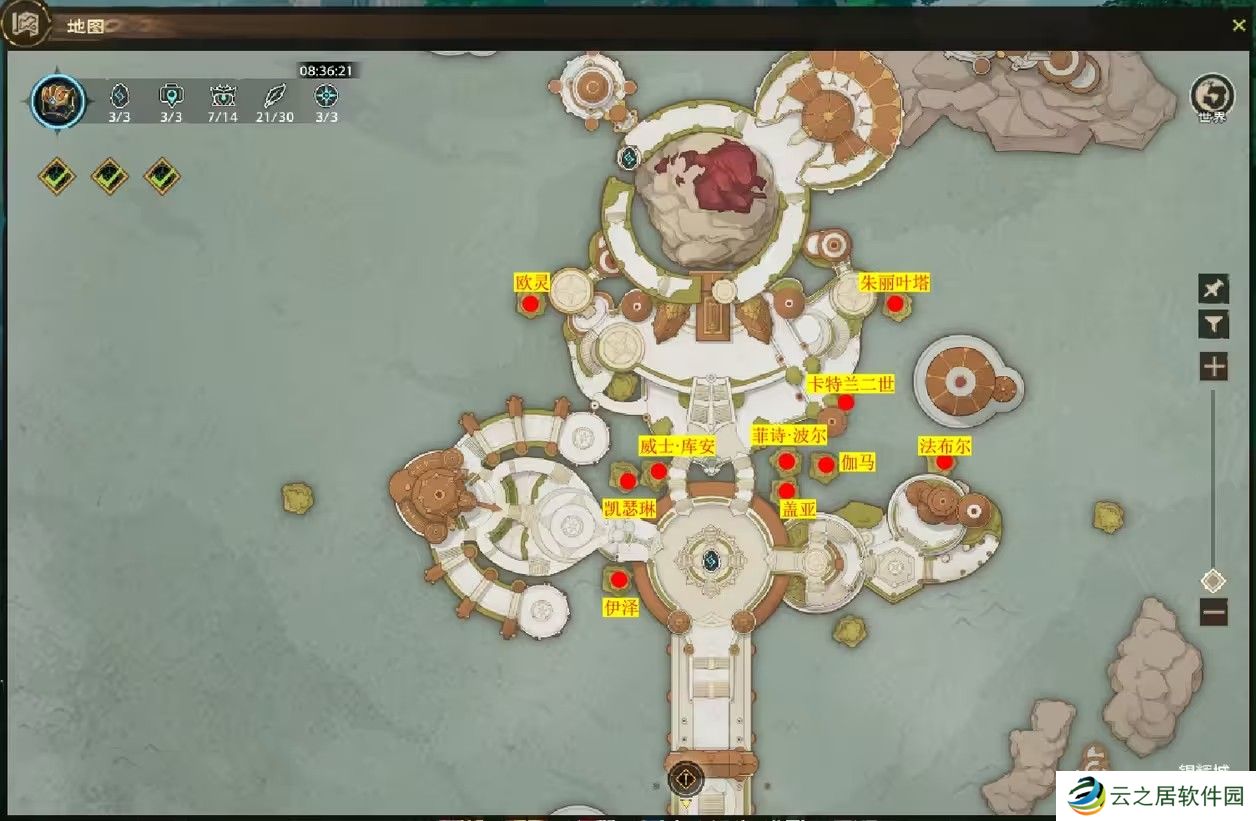This screenshot has height=821, width=1256.
Task: Select the red marker labeled 法布尔
Action: (x=944, y=462)
